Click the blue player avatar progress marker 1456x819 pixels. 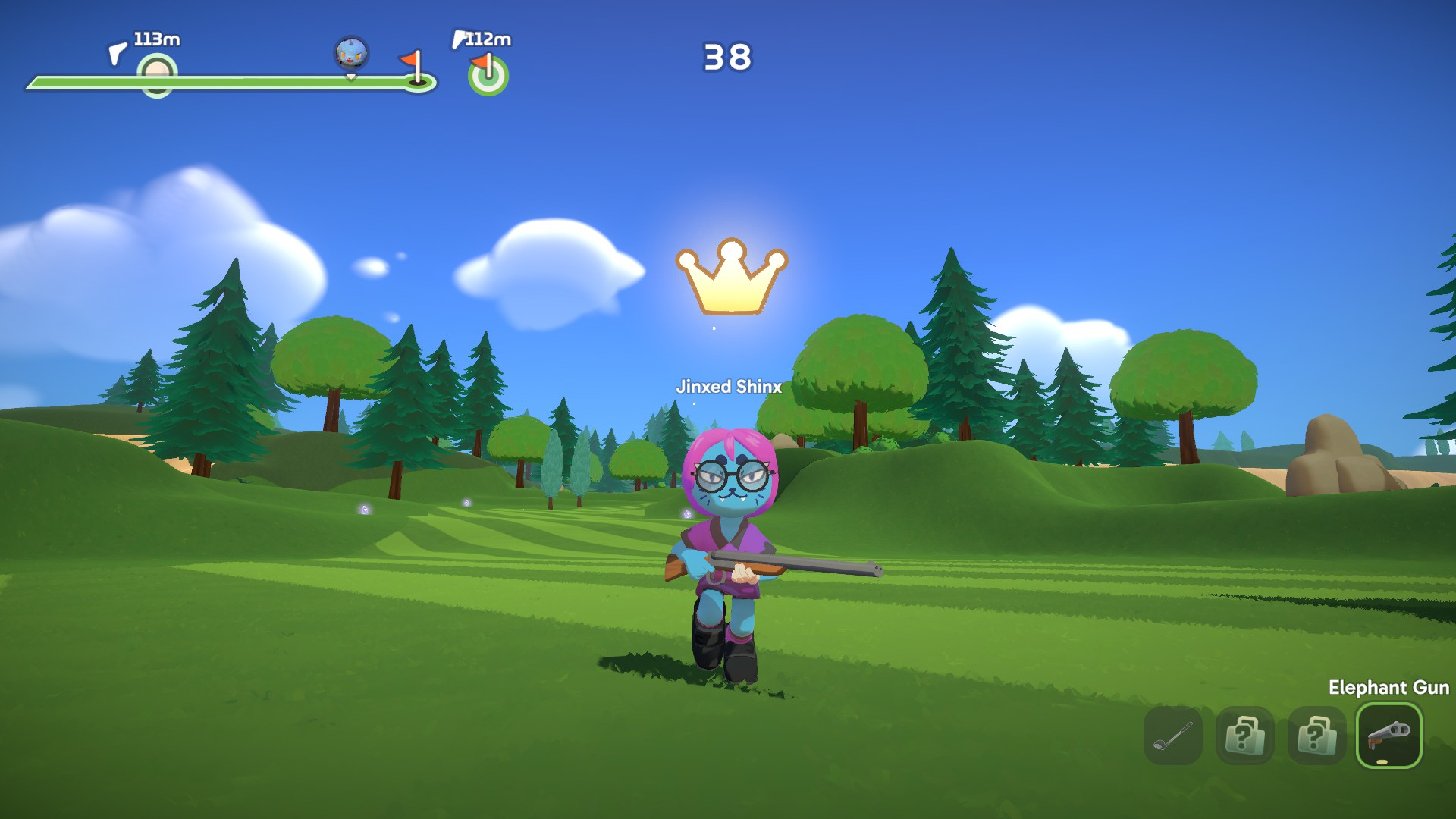click(x=351, y=54)
